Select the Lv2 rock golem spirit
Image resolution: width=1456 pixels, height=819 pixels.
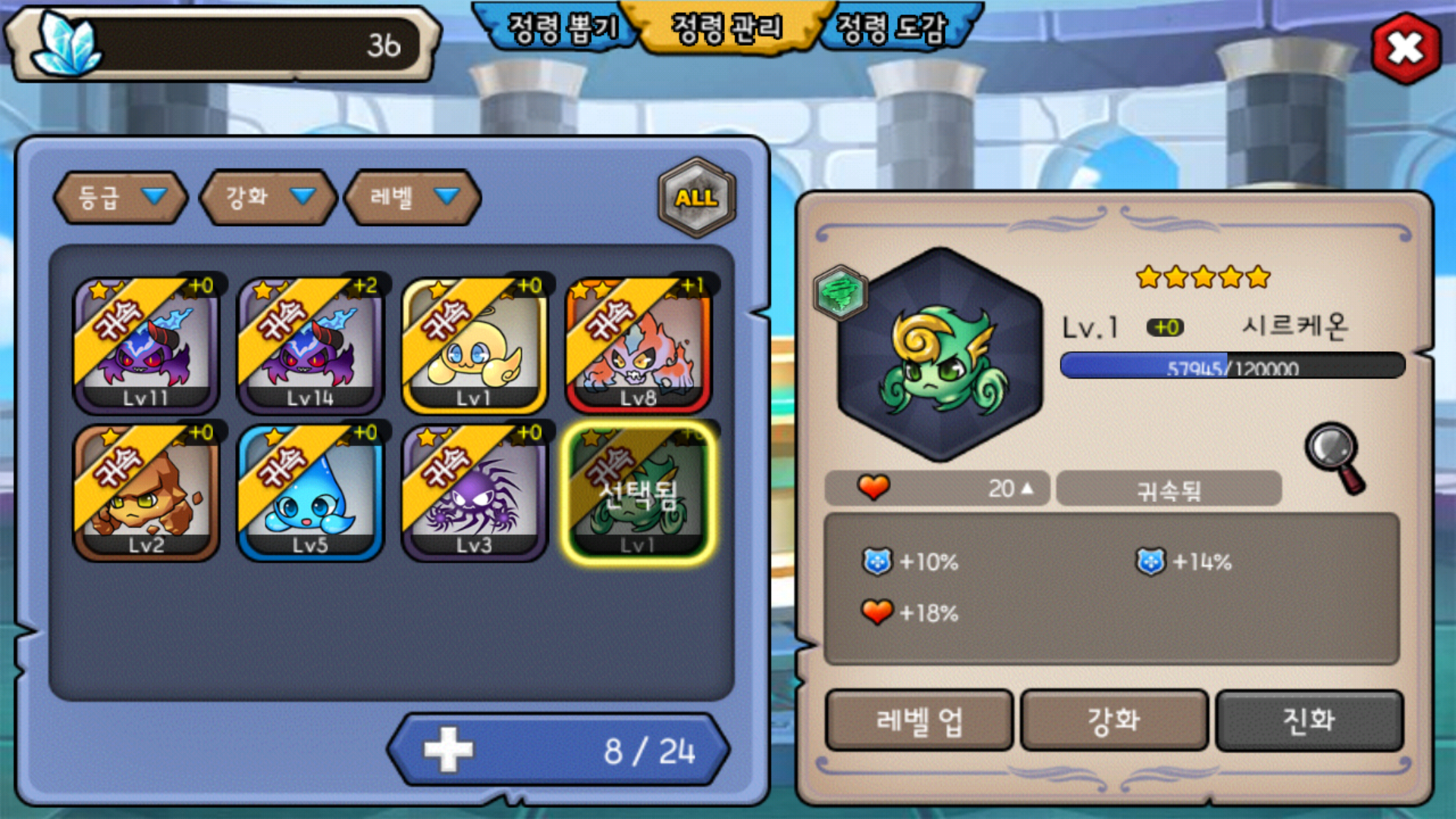tap(146, 492)
